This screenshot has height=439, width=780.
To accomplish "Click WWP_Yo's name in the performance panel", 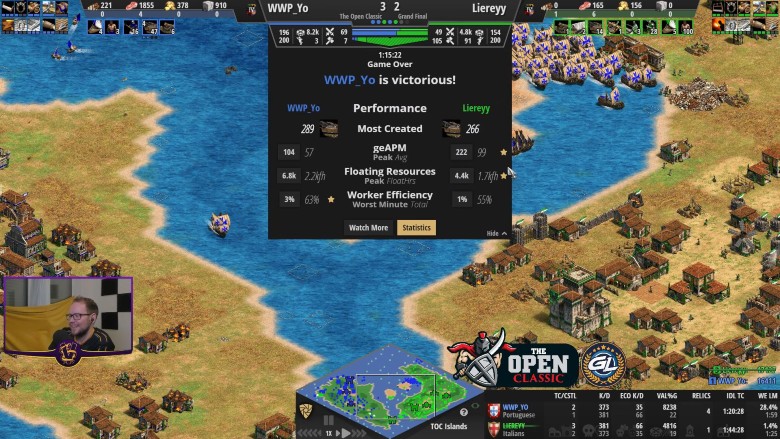I will point(303,108).
